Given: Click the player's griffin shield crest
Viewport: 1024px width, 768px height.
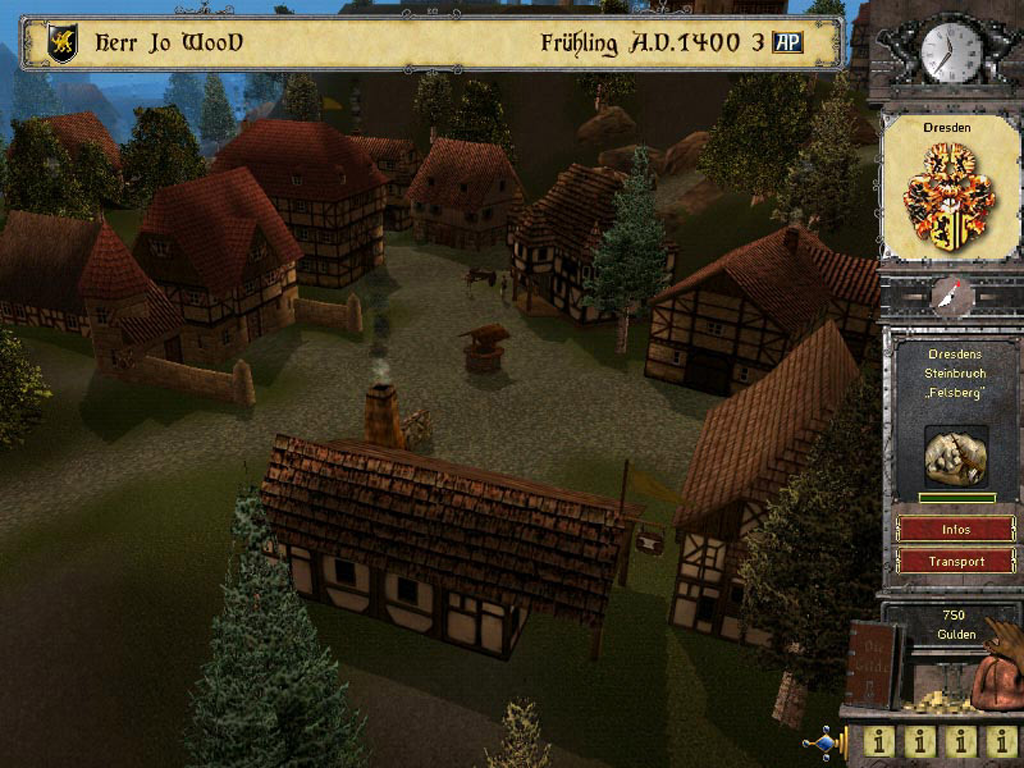Looking at the screenshot, I should coord(63,44).
